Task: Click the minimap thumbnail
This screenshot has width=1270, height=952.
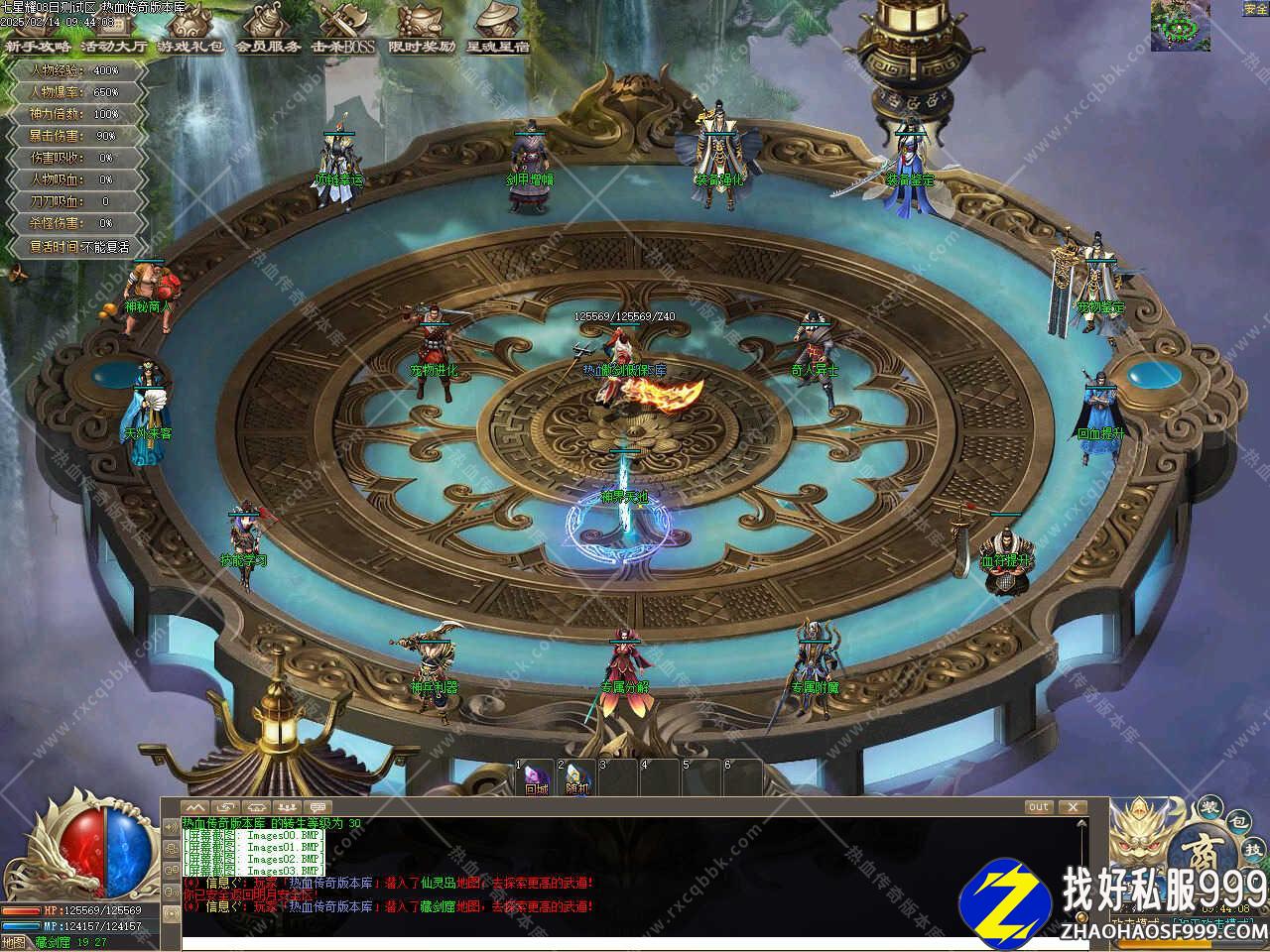Action: (1180, 25)
